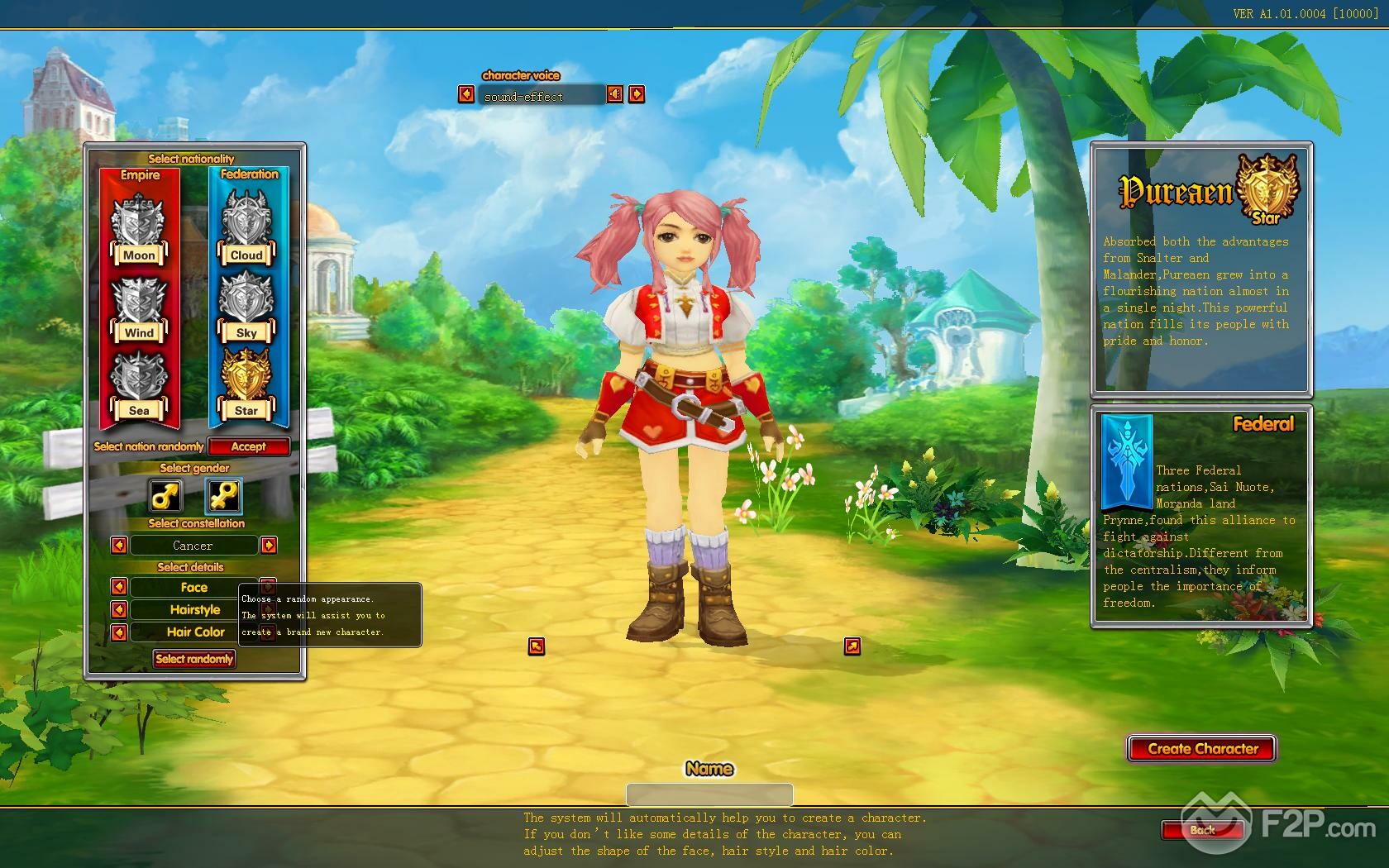Go to next constellation after Cancer
Viewport: 1389px width, 868px height.
tap(269, 546)
